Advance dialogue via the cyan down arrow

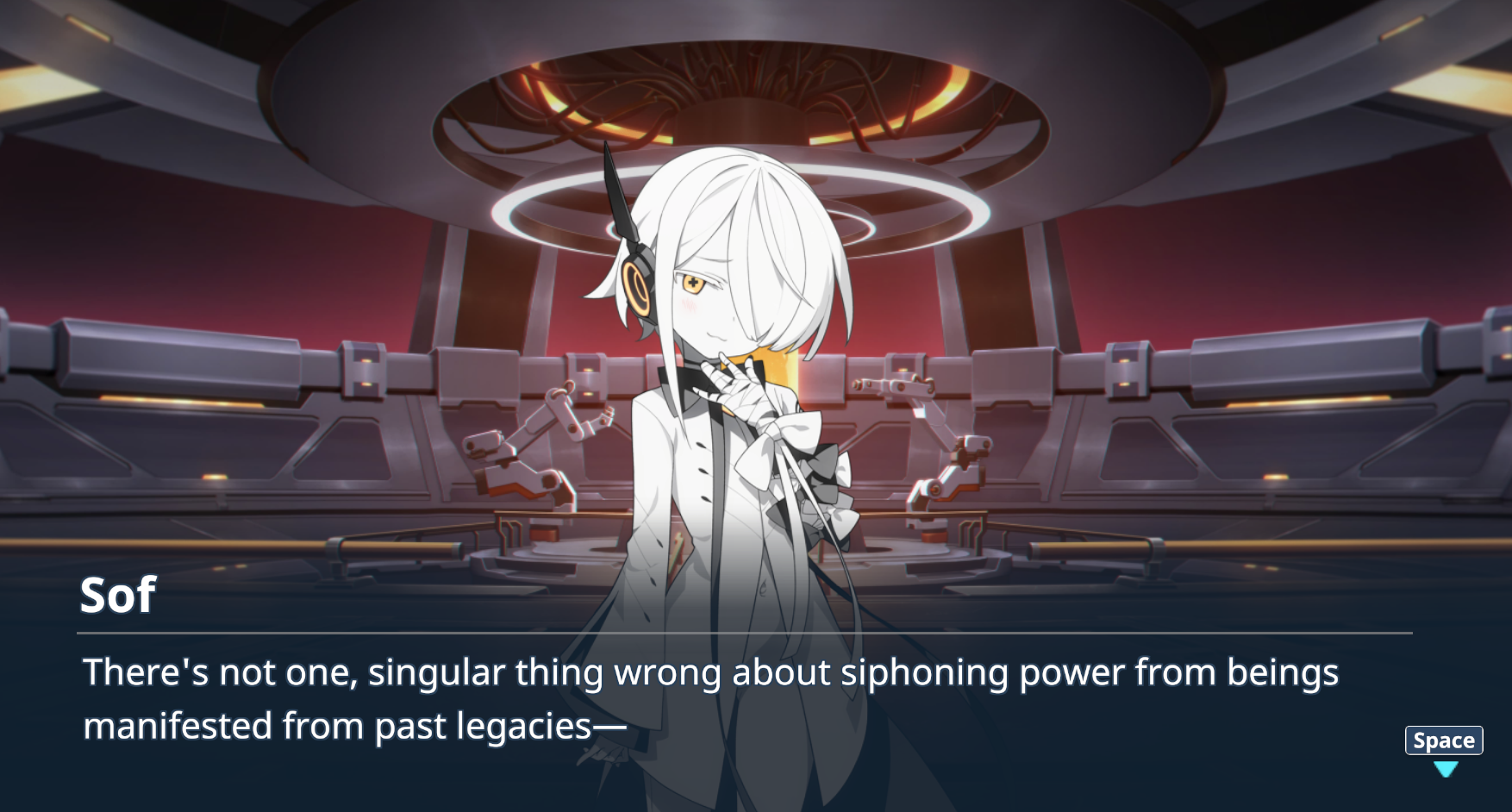[x=1445, y=768]
